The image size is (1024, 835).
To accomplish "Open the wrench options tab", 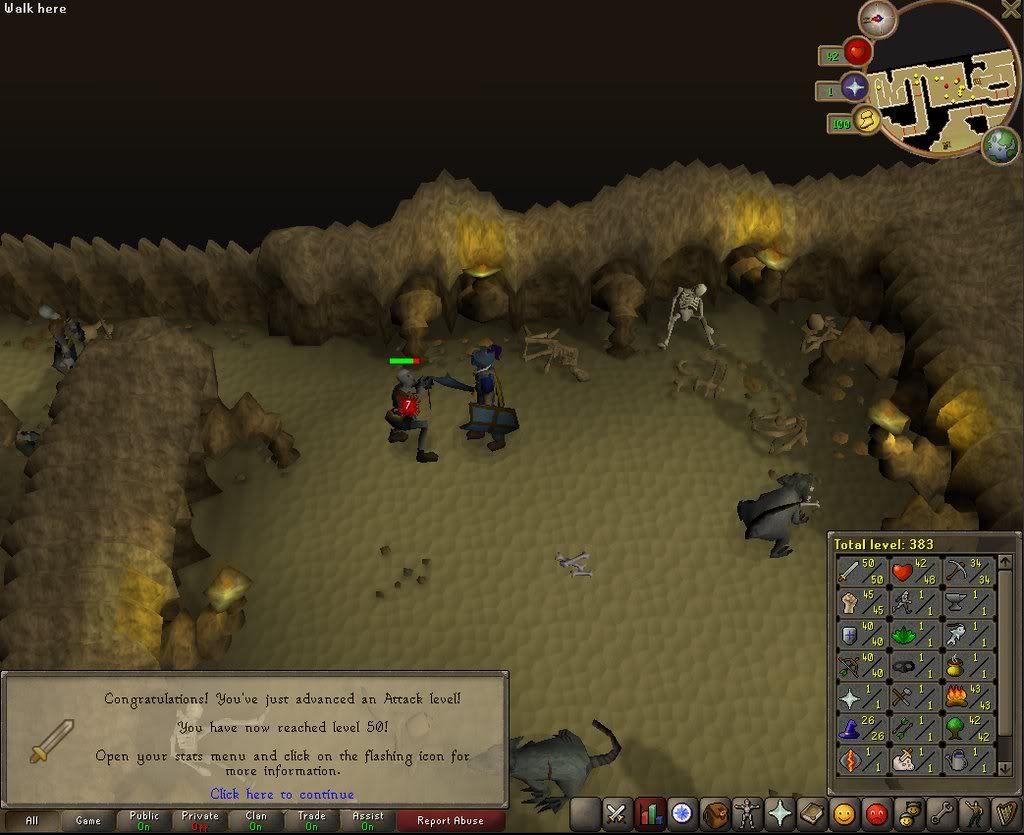I will click(x=942, y=814).
